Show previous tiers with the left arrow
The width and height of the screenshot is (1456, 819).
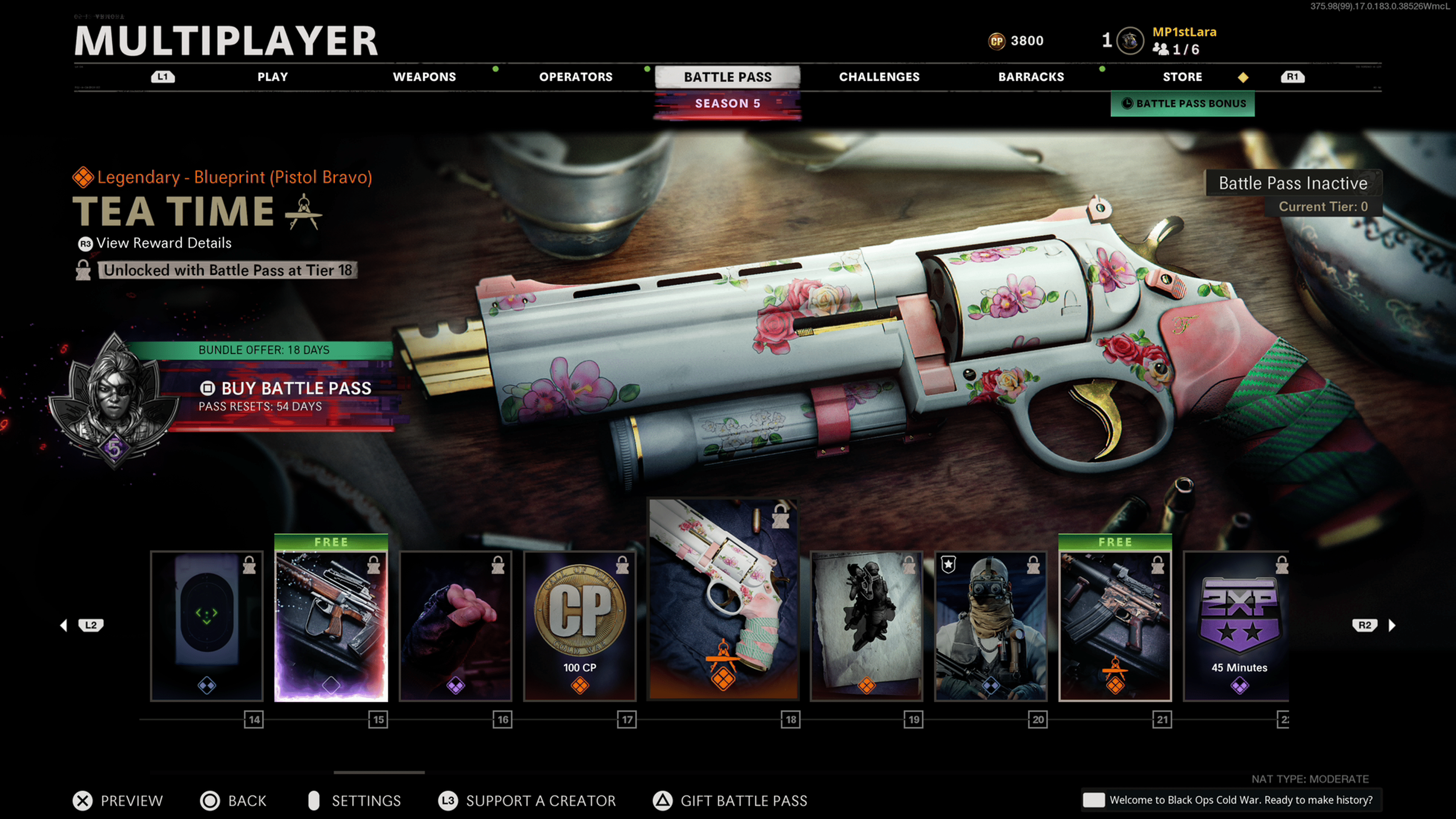pyautogui.click(x=64, y=625)
